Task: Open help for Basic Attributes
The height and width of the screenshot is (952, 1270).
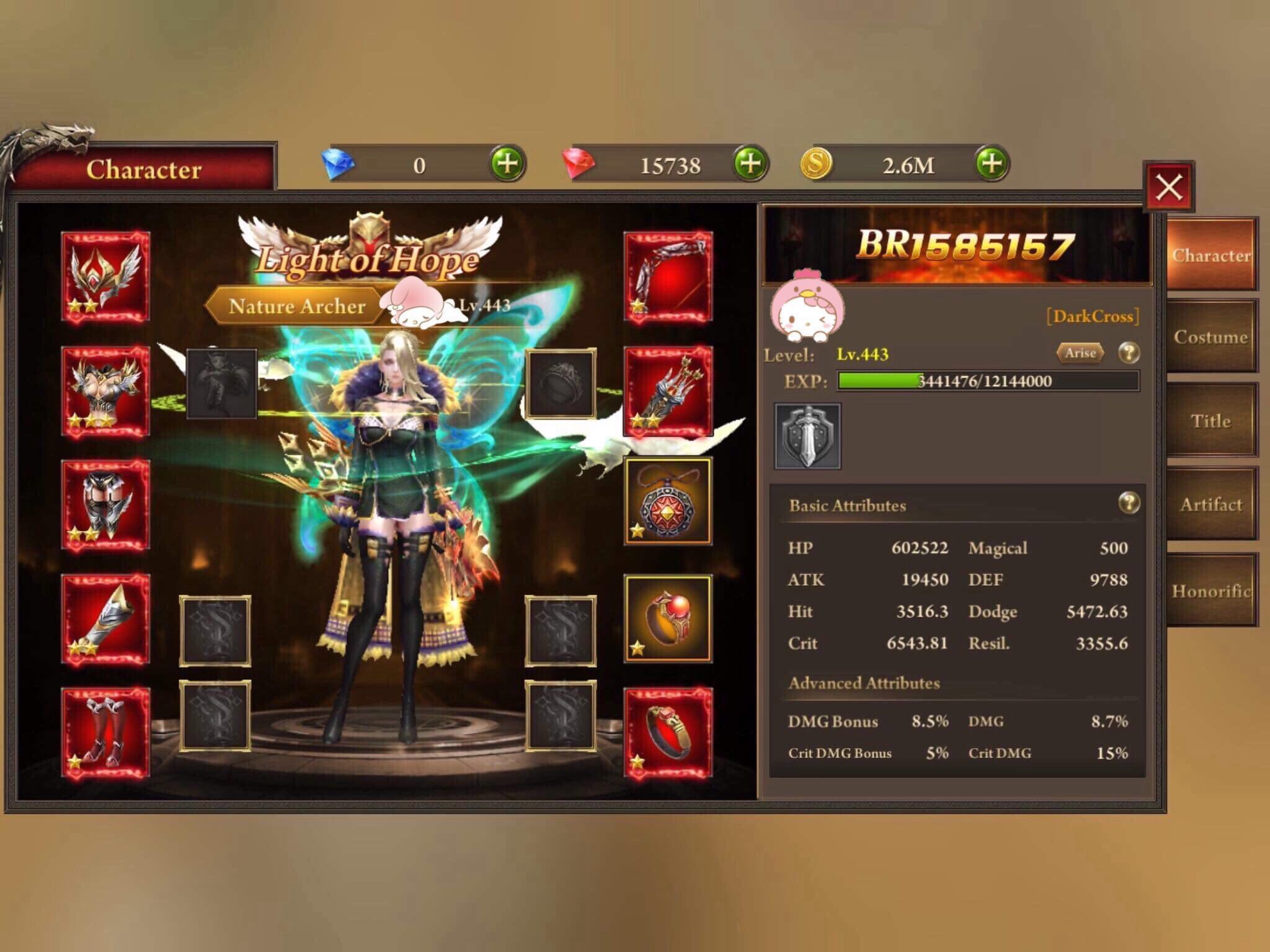Action: point(1129,503)
